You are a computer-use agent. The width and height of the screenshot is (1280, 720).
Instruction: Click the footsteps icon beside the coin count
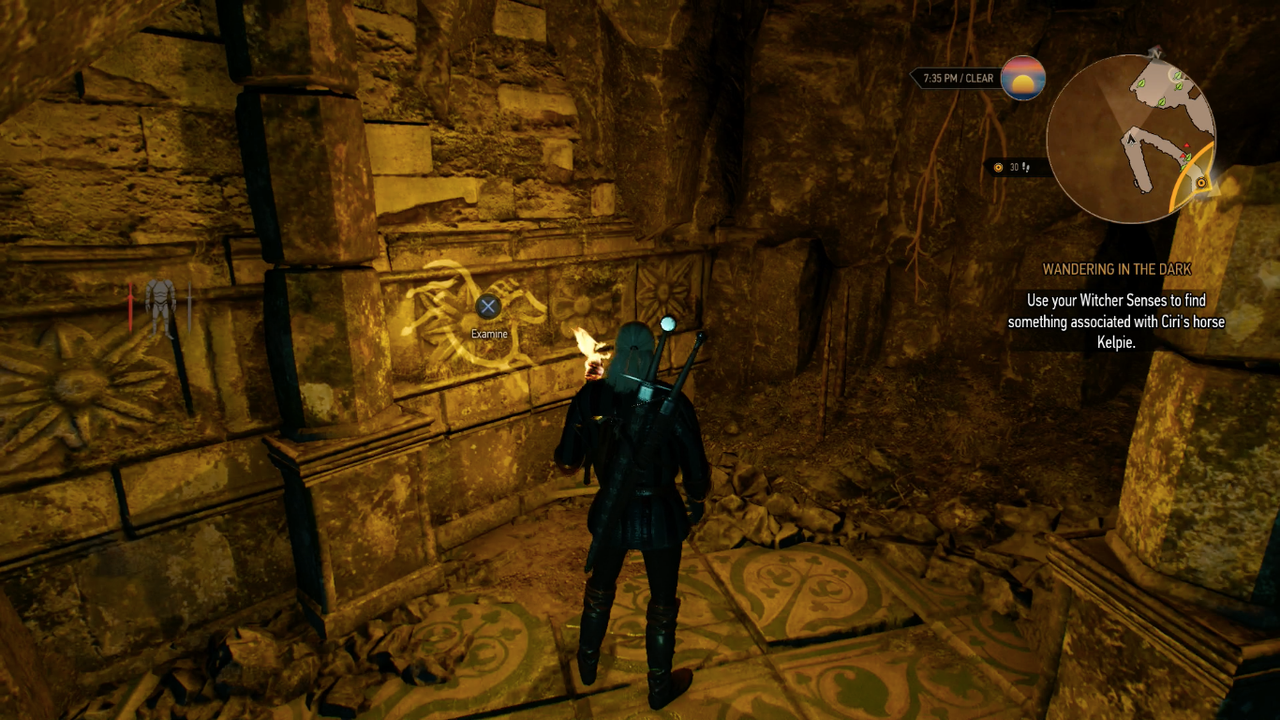(1026, 166)
